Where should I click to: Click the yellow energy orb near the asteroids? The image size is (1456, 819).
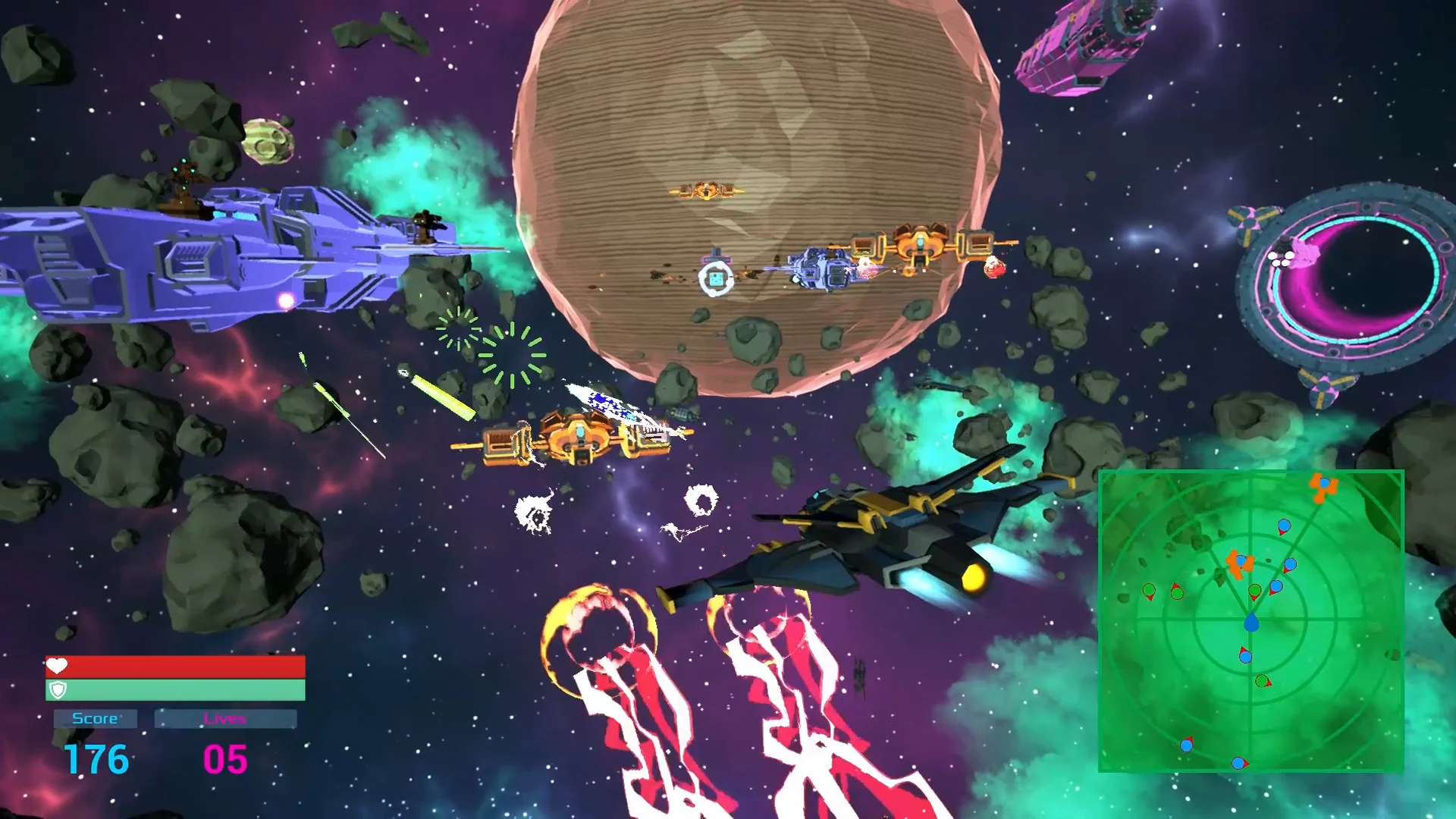click(x=267, y=140)
